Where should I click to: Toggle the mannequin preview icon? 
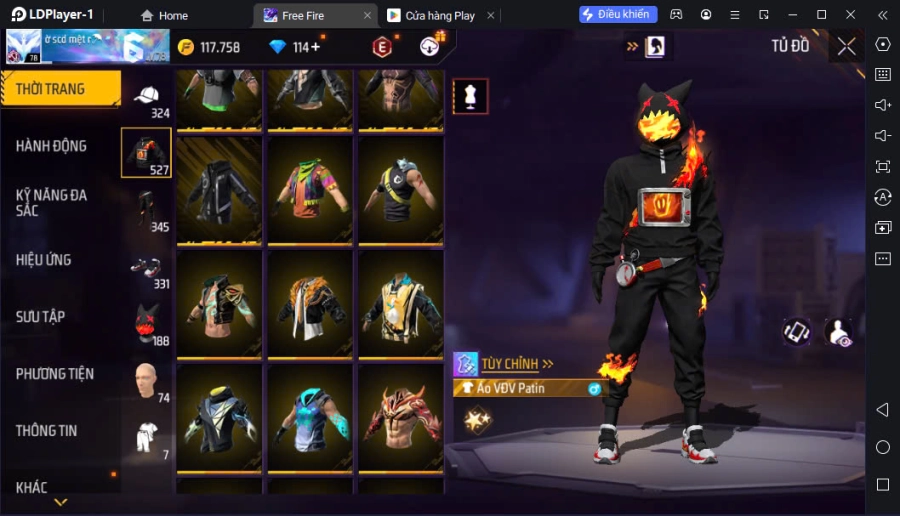470,96
